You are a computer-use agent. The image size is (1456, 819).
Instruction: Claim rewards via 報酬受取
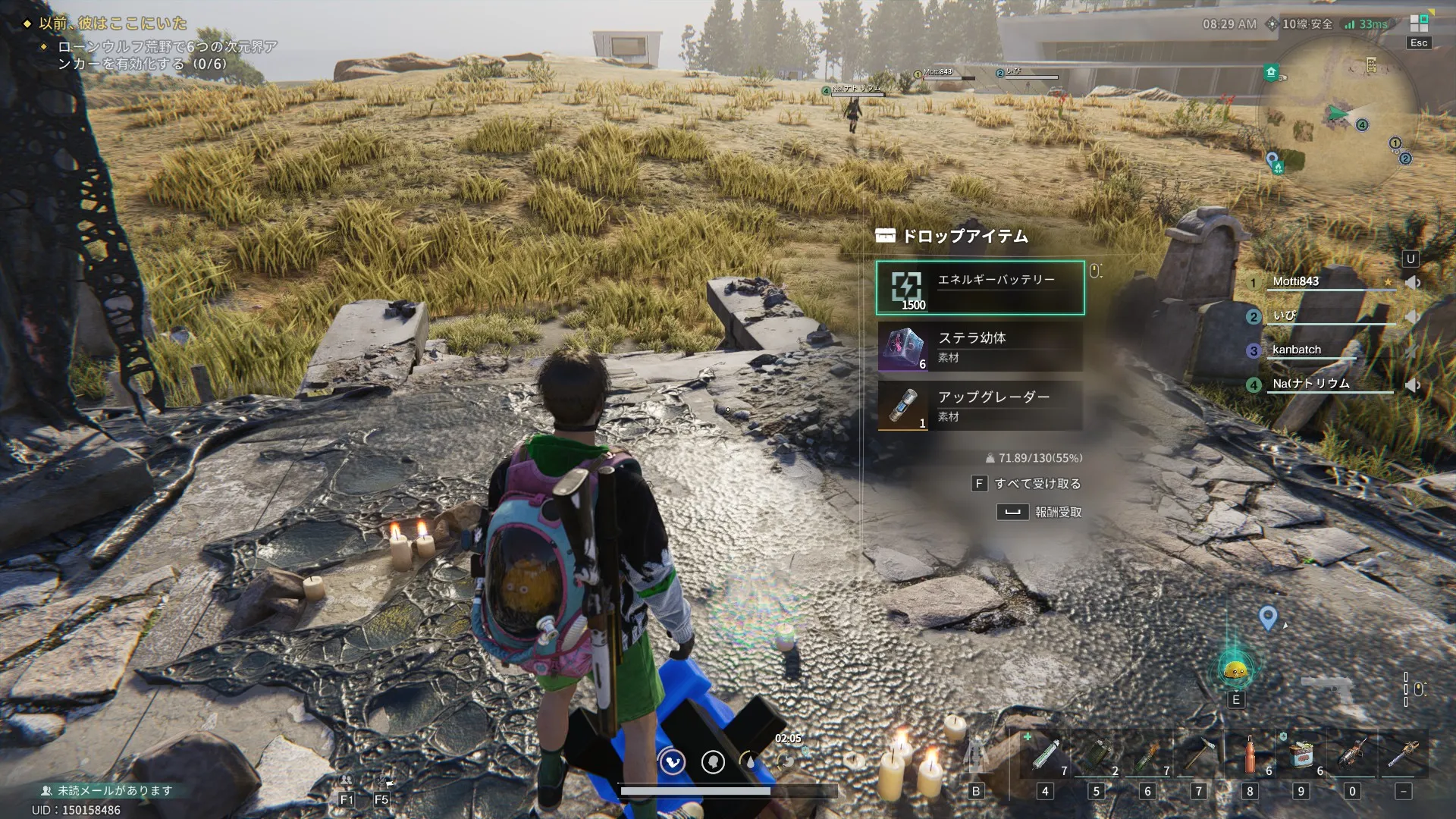pyautogui.click(x=1040, y=513)
